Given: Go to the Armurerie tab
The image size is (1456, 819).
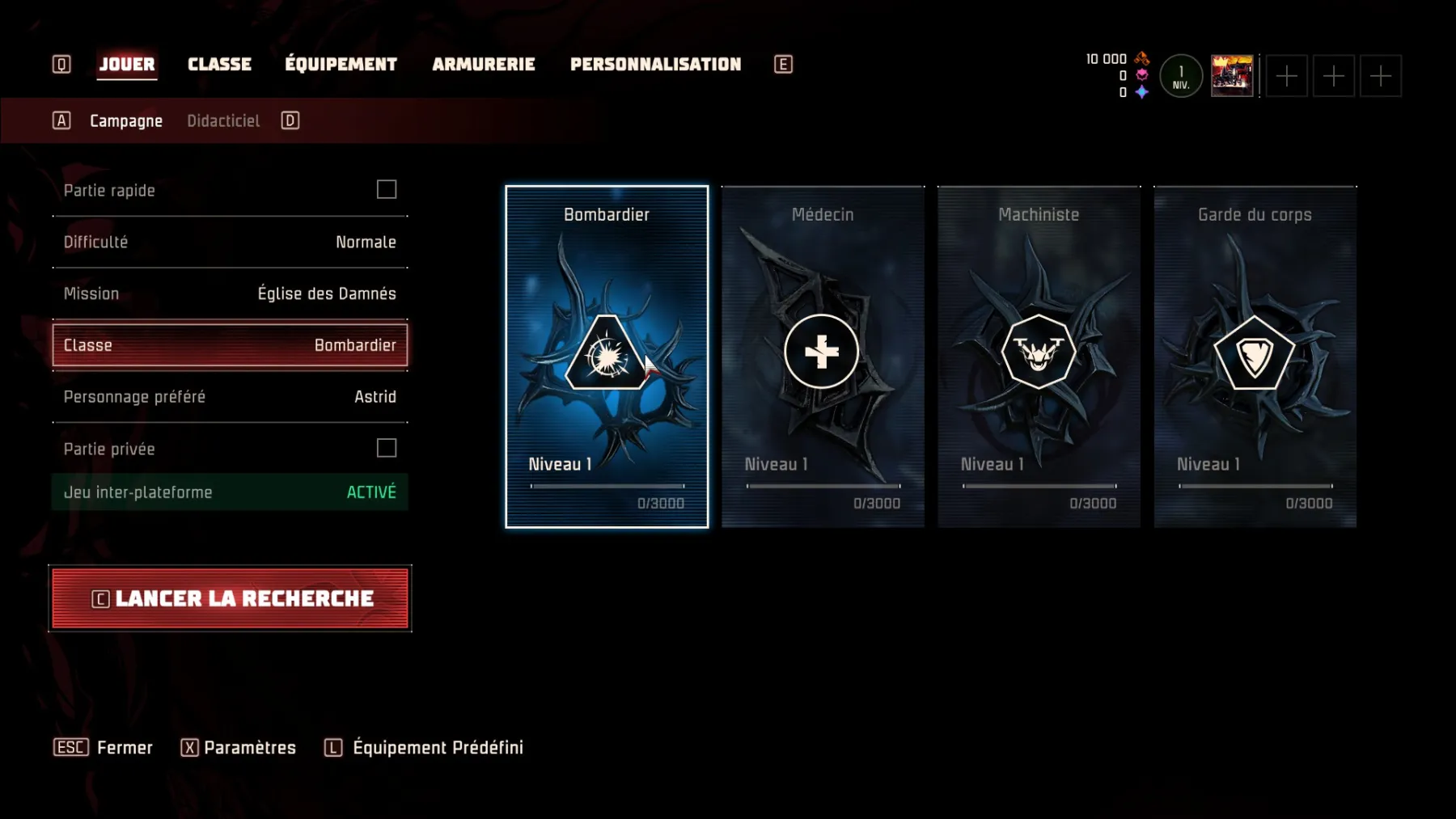Looking at the screenshot, I should pos(483,65).
